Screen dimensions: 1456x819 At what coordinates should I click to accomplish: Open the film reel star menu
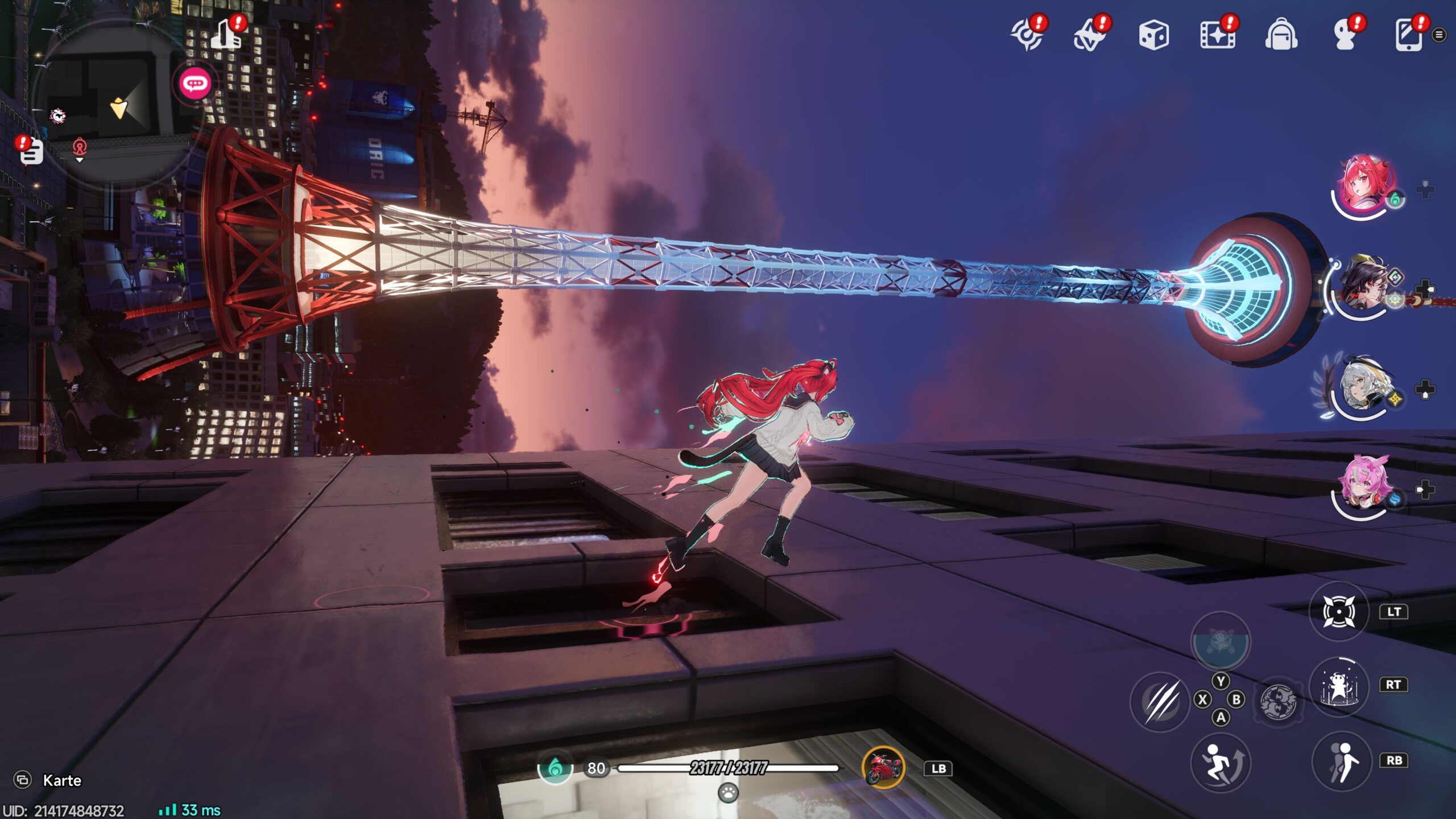coord(1217,35)
